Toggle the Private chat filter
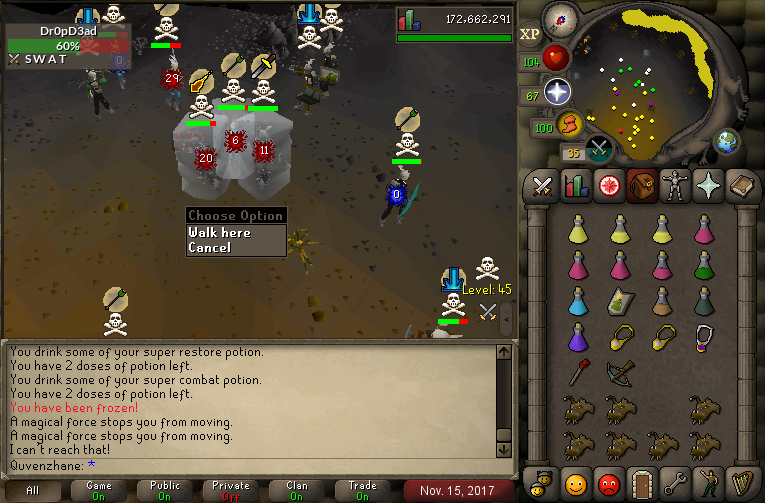This screenshot has width=765, height=503. tap(231, 490)
